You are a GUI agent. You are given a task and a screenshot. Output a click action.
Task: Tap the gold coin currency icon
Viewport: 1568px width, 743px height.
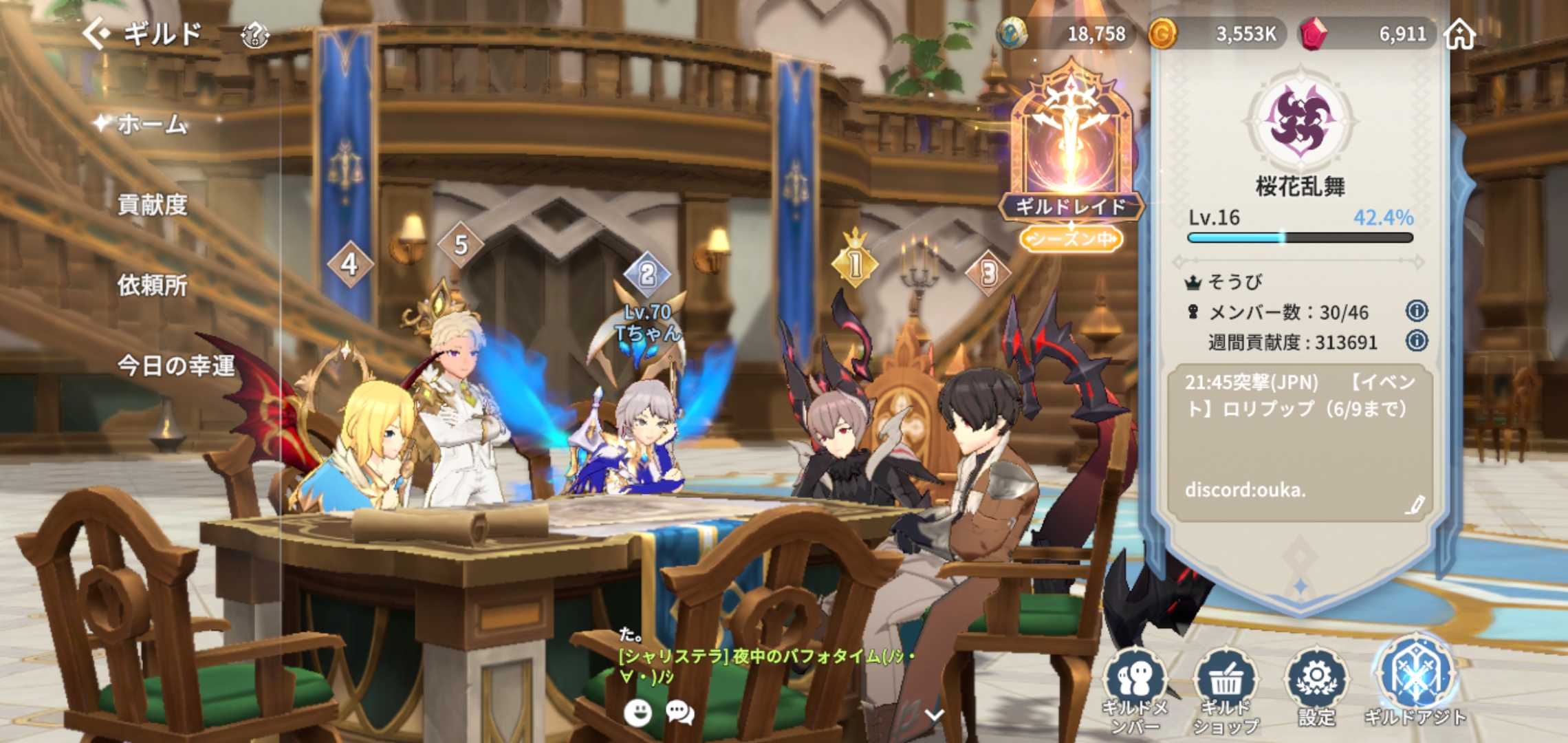pos(1162,34)
